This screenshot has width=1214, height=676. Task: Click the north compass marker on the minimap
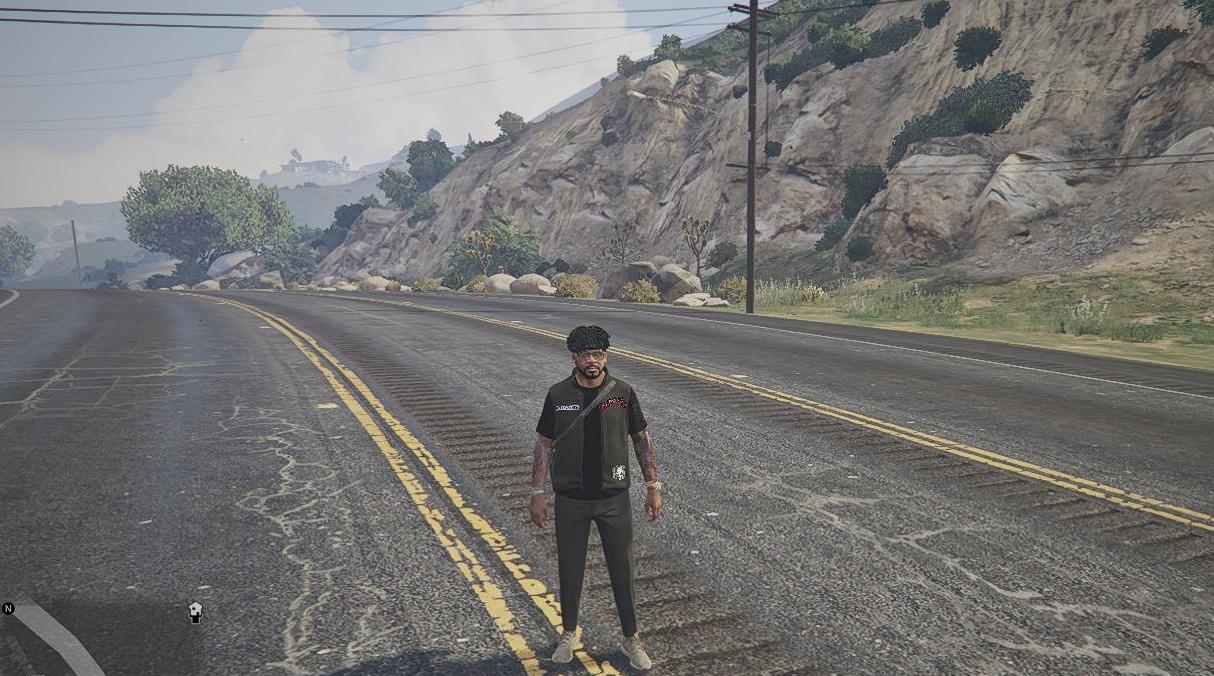tap(8, 608)
